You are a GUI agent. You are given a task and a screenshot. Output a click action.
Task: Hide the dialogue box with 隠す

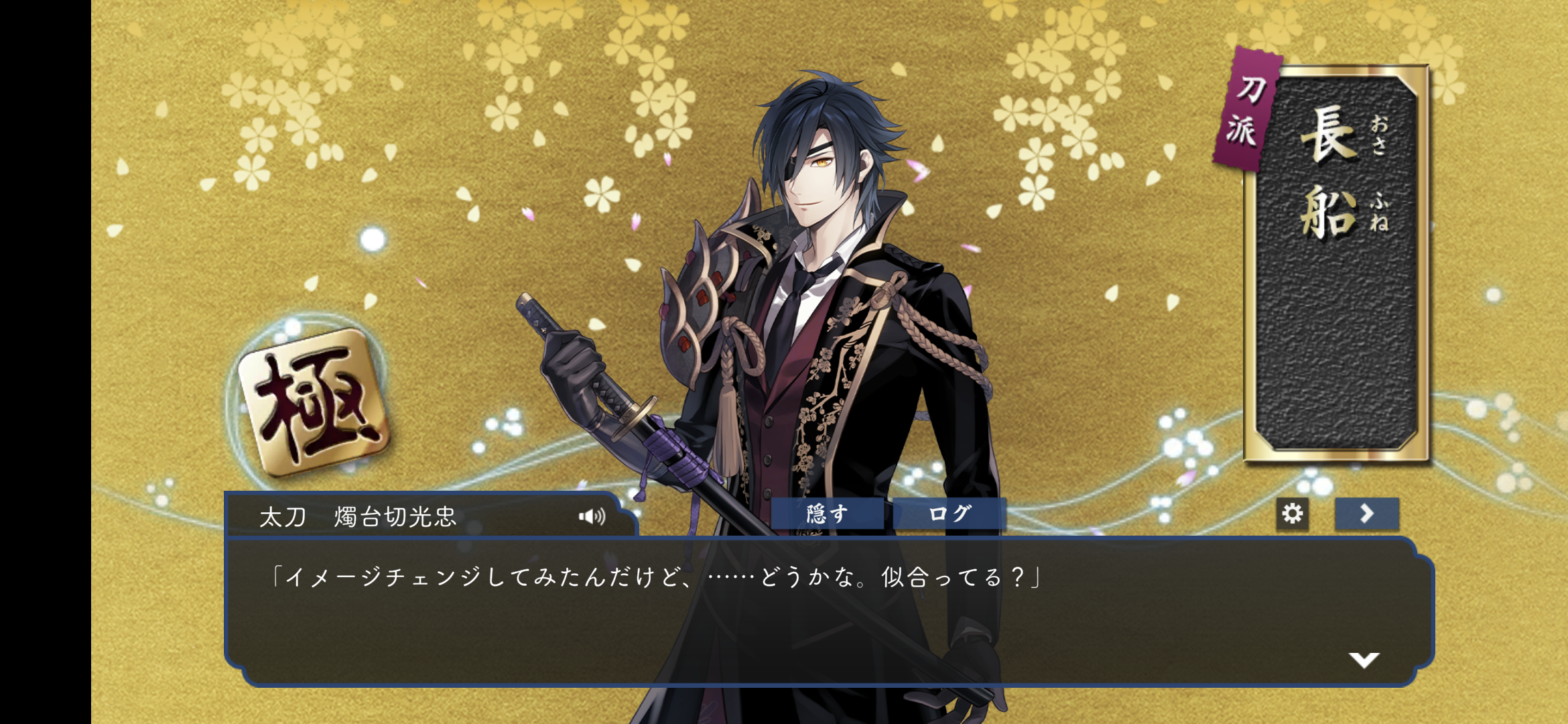coord(827,514)
